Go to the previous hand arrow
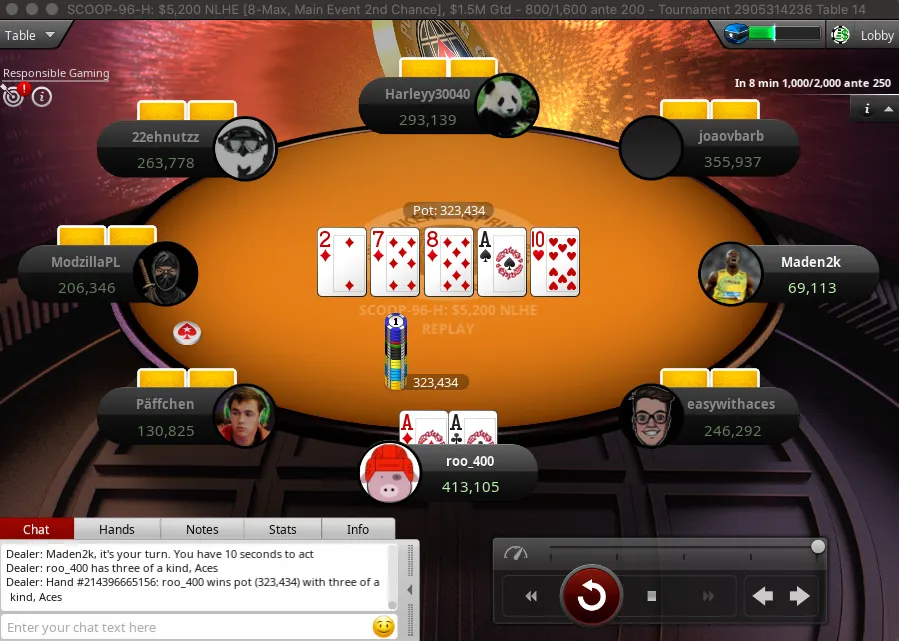 point(763,597)
